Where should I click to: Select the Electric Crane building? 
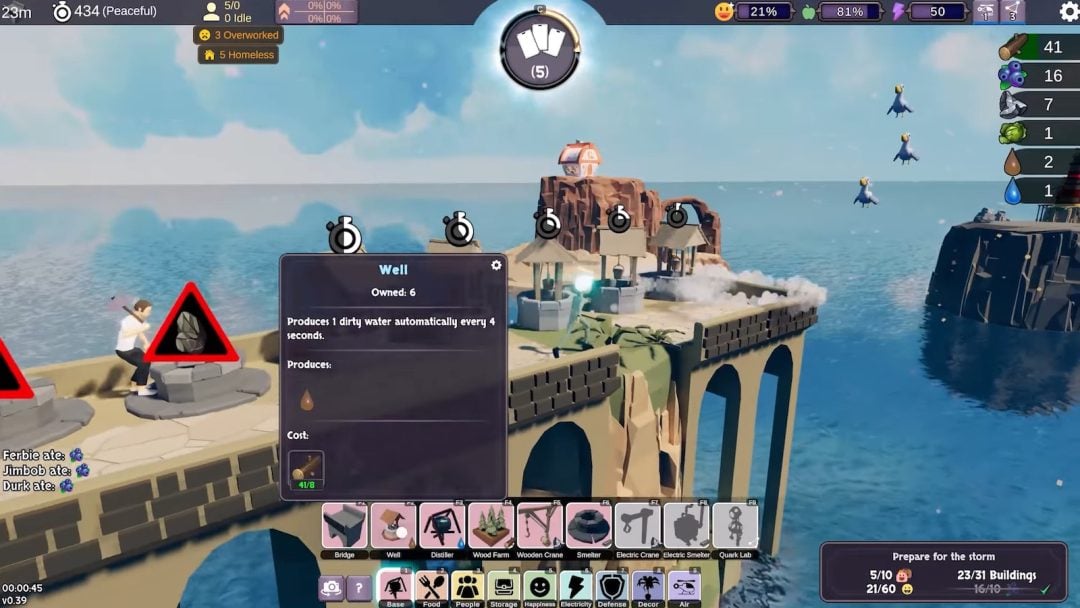point(637,526)
